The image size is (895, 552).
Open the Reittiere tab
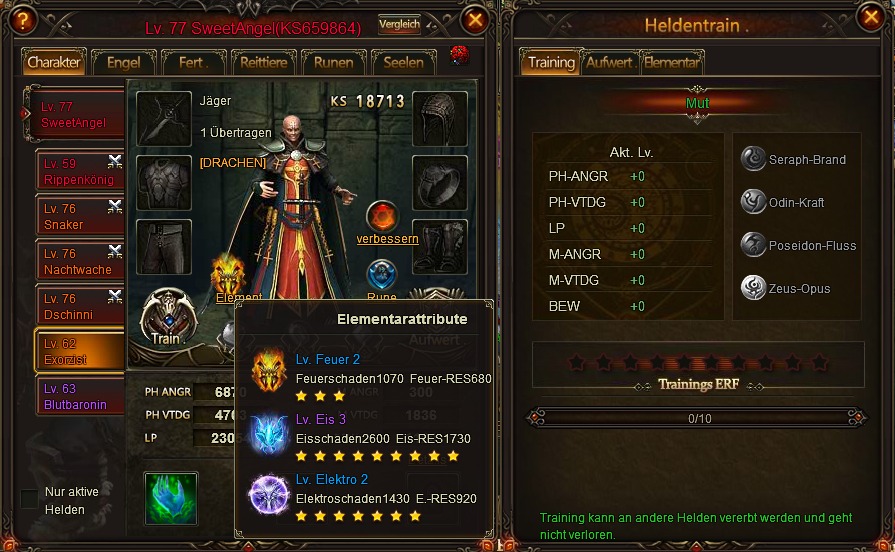coord(264,62)
